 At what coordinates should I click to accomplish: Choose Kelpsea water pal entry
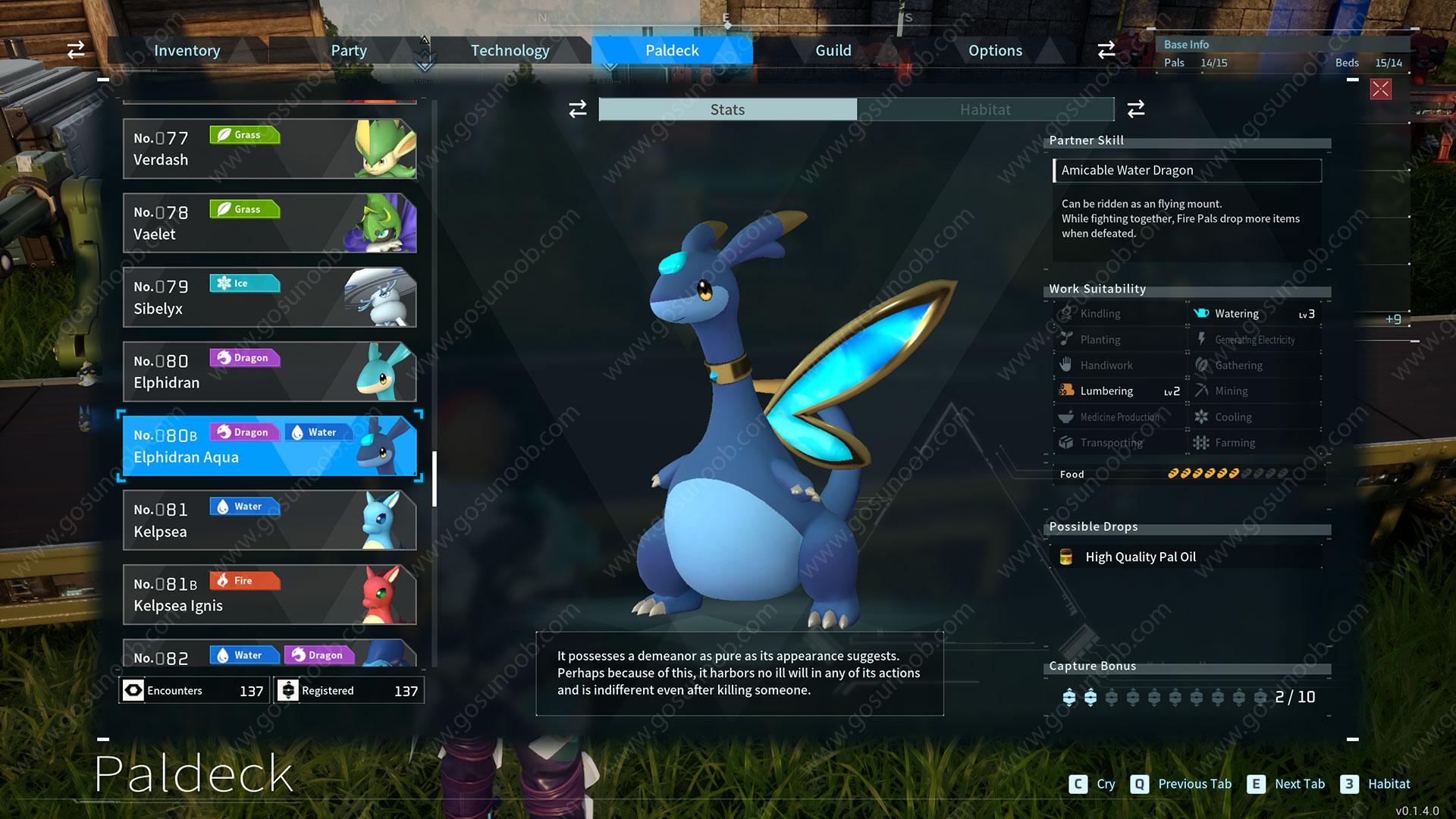(269, 520)
